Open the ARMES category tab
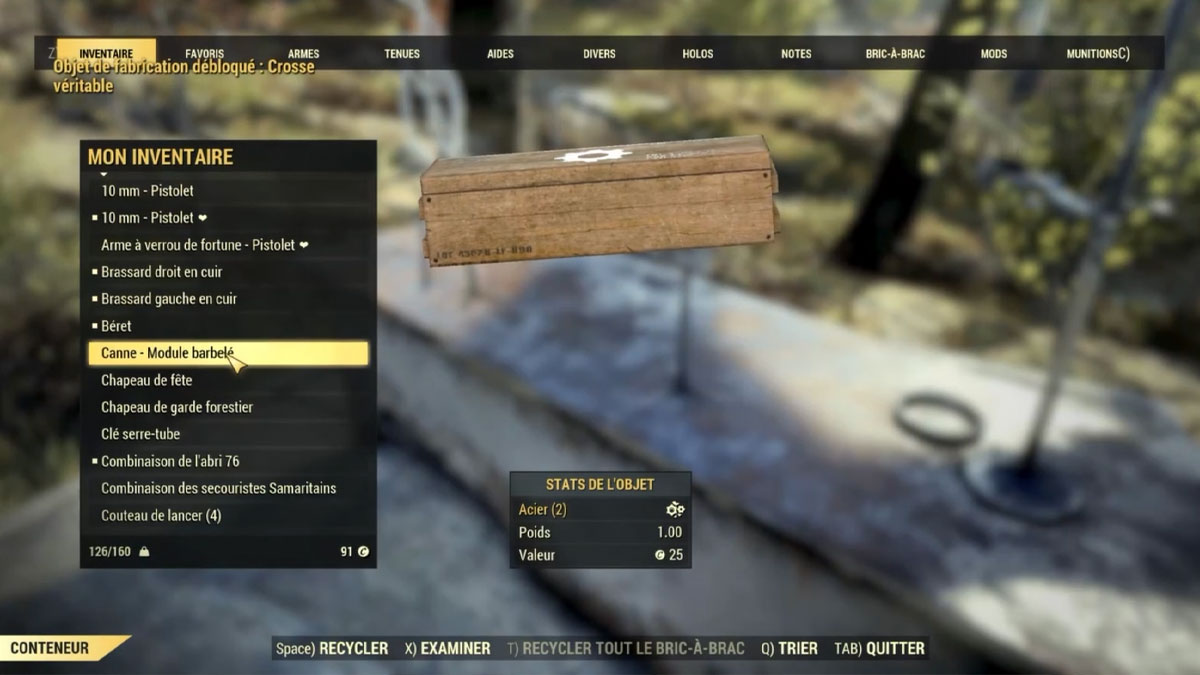This screenshot has height=675, width=1200. [304, 54]
